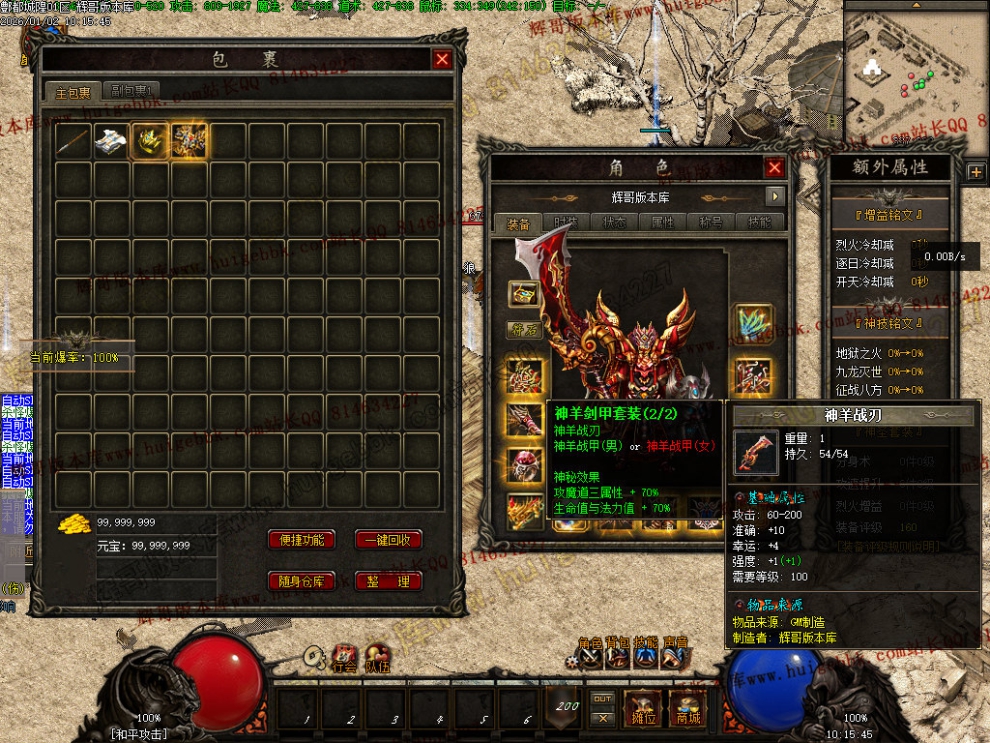Click the 符石 rune stone button
This screenshot has width=990, height=743.
[522, 329]
